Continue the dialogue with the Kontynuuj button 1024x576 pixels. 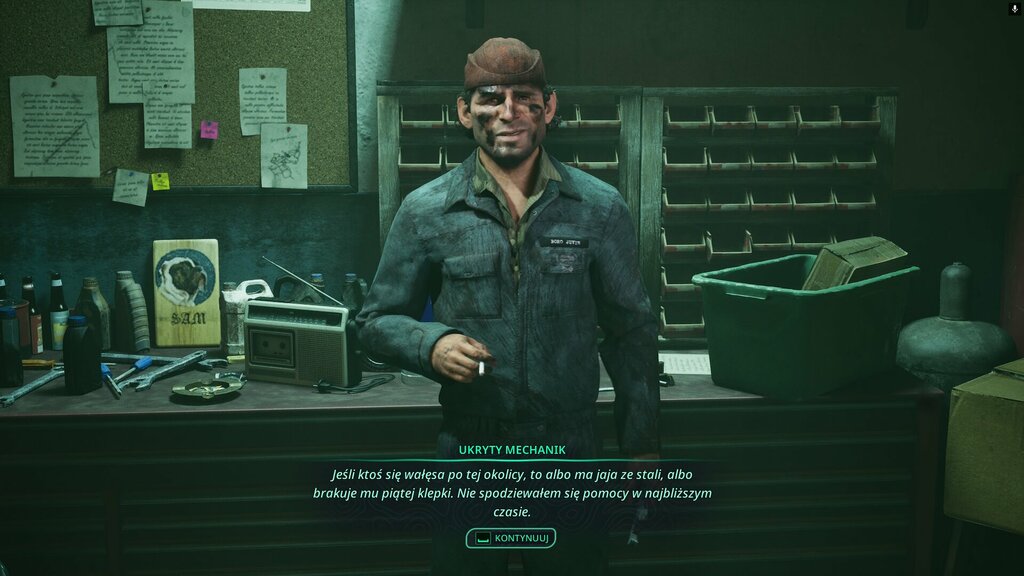tap(511, 538)
